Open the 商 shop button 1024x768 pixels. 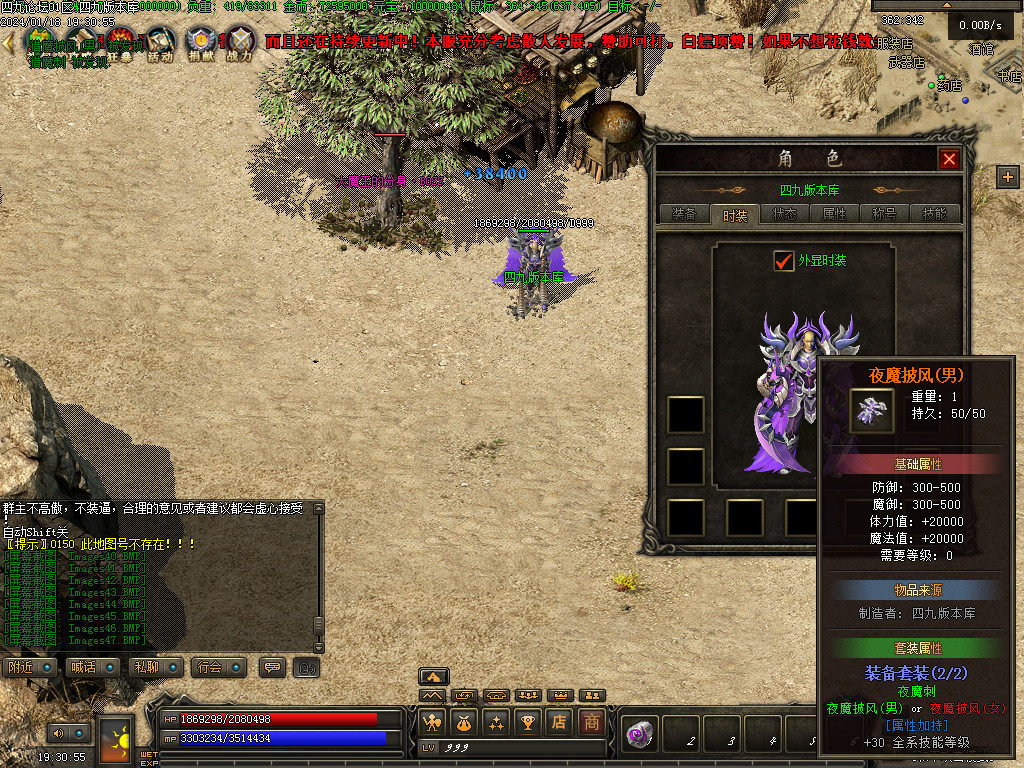[x=592, y=721]
